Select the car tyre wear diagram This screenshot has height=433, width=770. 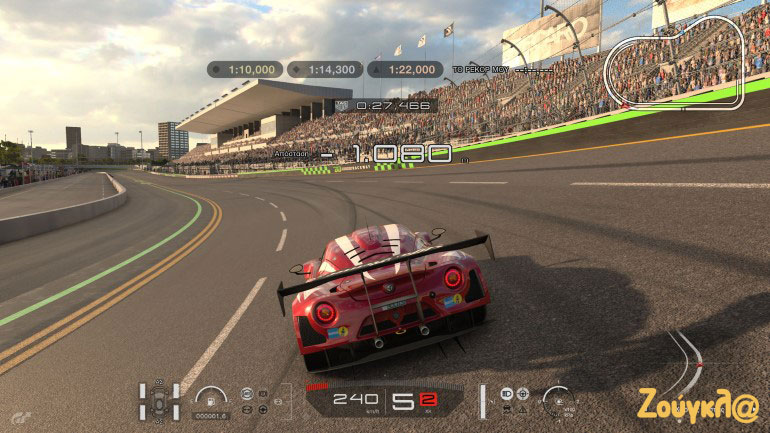[160, 399]
